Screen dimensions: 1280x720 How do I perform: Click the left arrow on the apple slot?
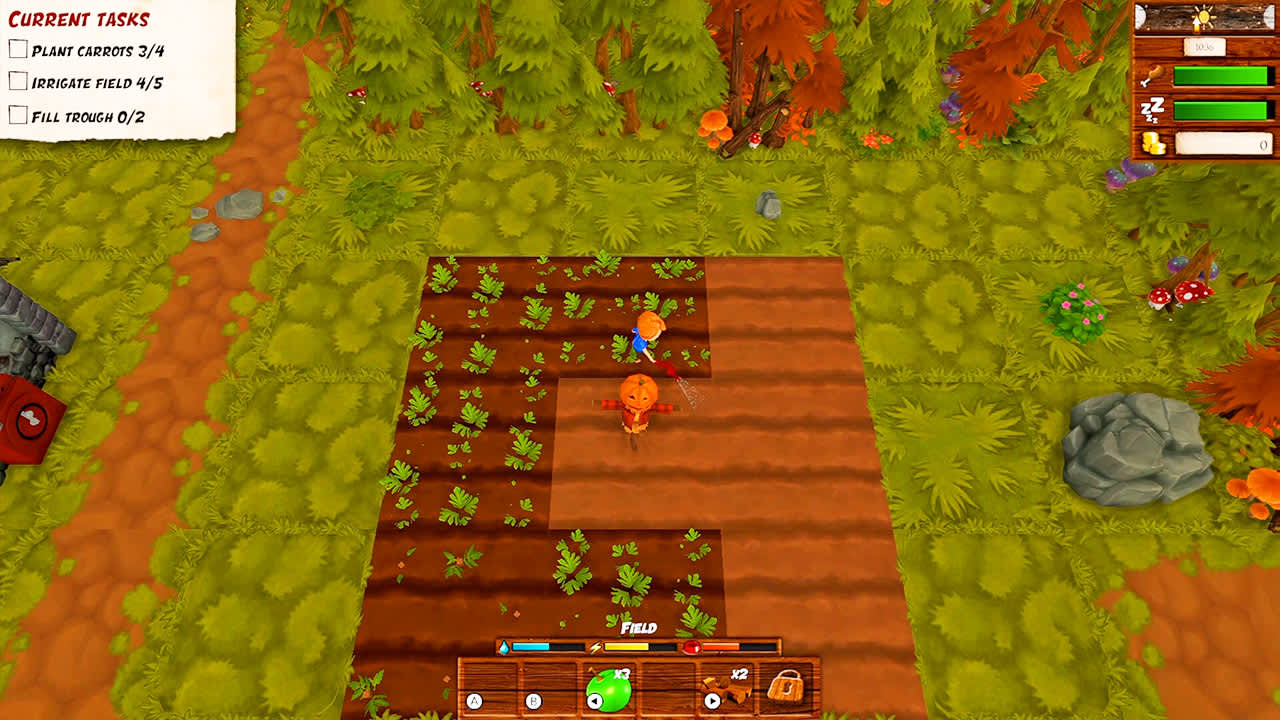click(595, 700)
